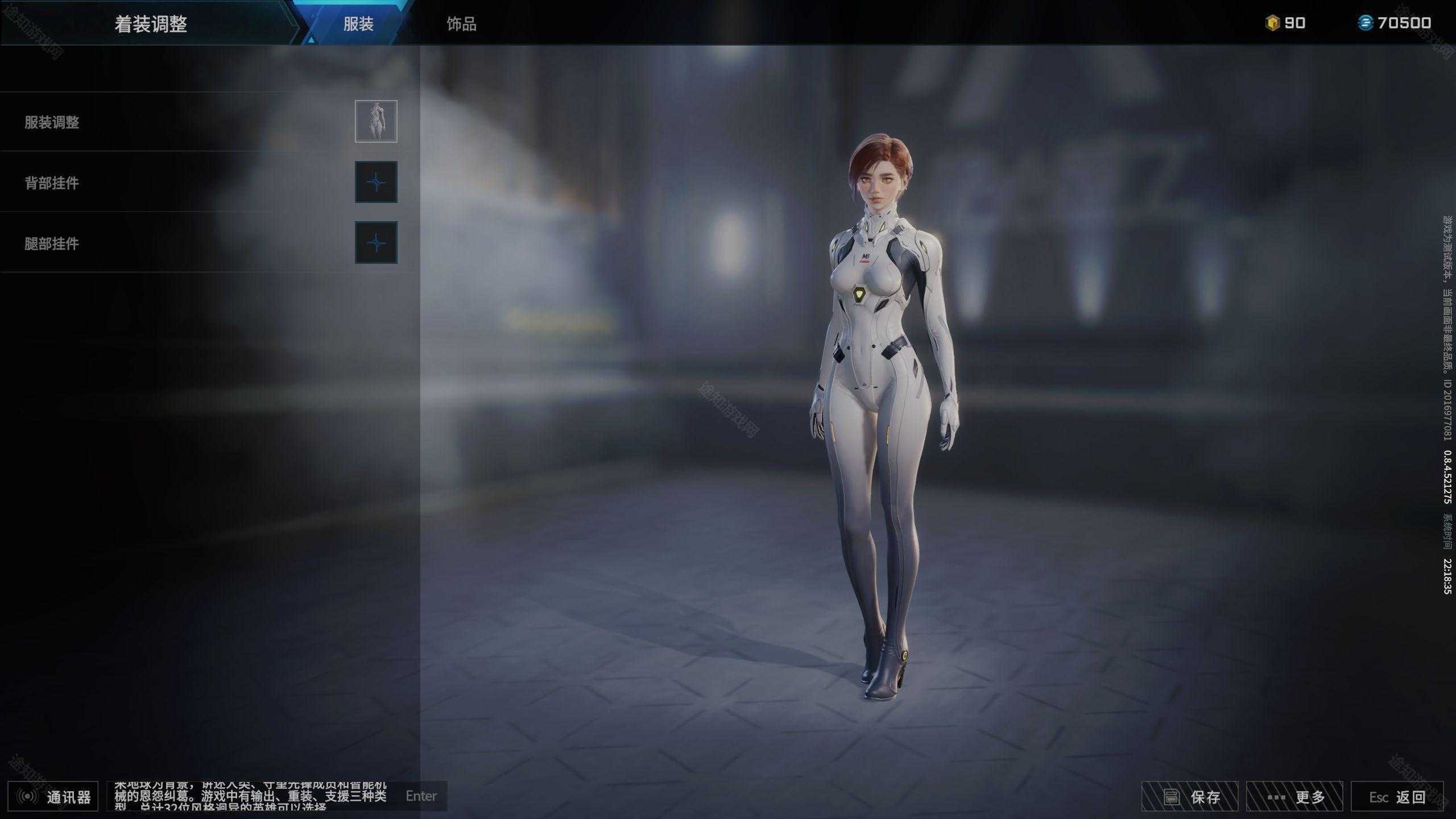The width and height of the screenshot is (1456, 819).
Task: Open the 通讯器 communicator
Action: [x=53, y=797]
